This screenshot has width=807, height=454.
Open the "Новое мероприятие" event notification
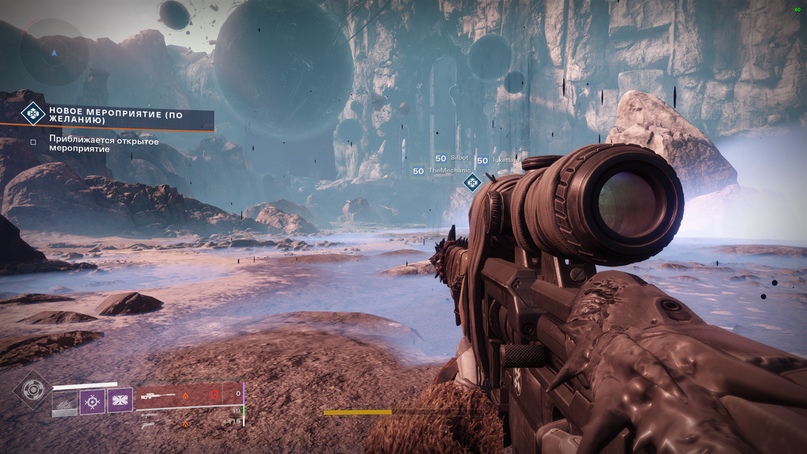point(118,115)
